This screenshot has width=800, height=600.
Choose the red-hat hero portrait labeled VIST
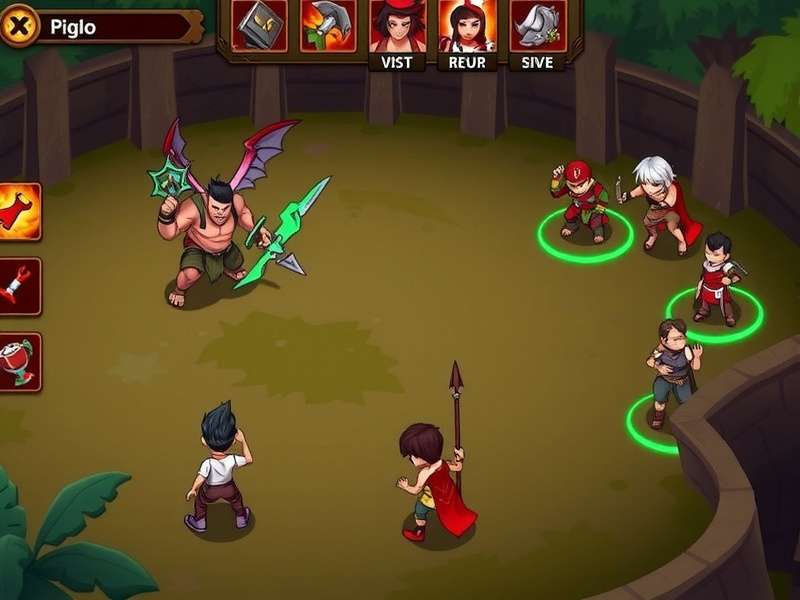click(x=397, y=27)
